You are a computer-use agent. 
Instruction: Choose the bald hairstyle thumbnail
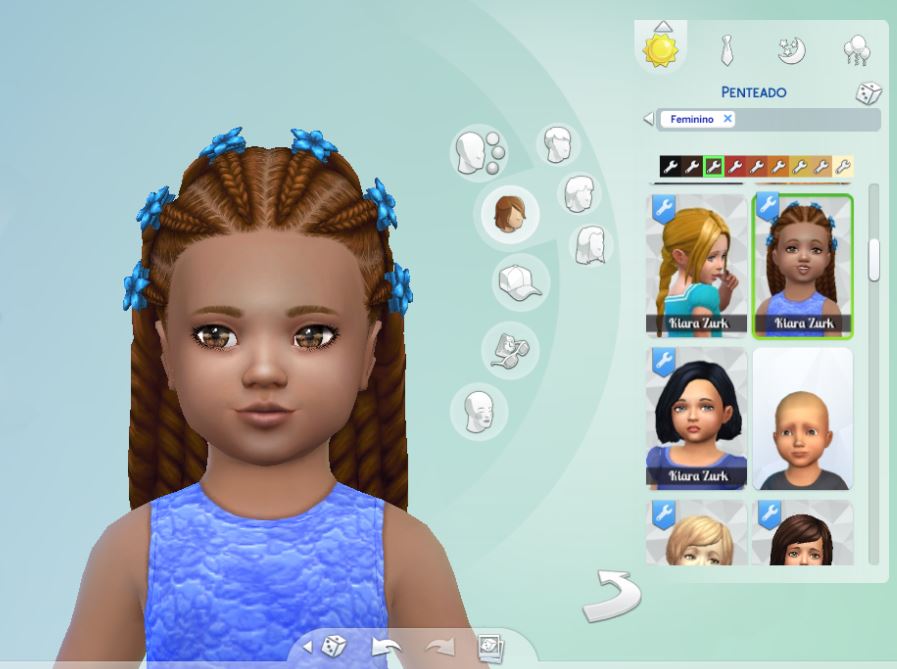coord(802,418)
